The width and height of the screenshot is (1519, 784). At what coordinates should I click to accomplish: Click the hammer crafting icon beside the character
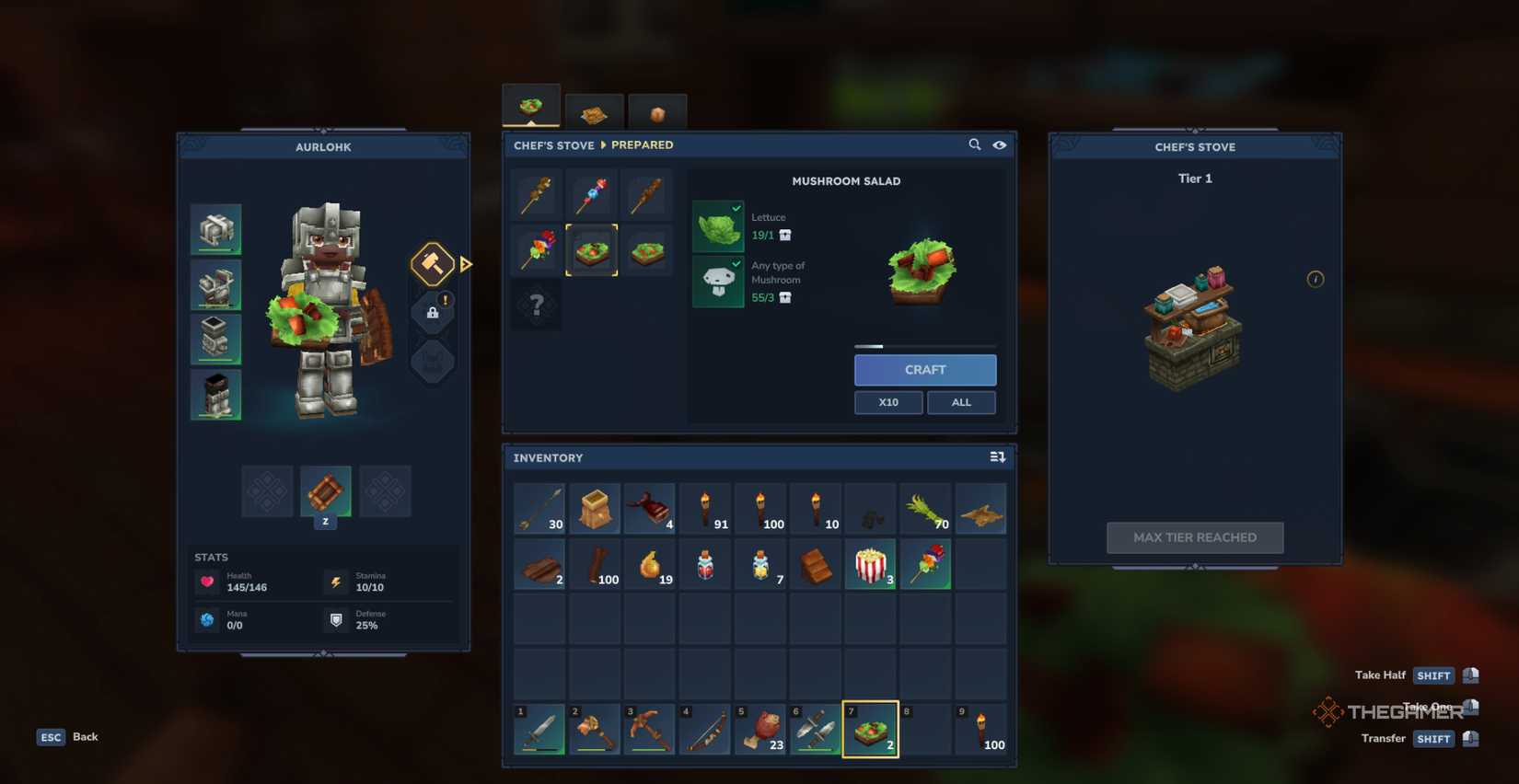432,264
